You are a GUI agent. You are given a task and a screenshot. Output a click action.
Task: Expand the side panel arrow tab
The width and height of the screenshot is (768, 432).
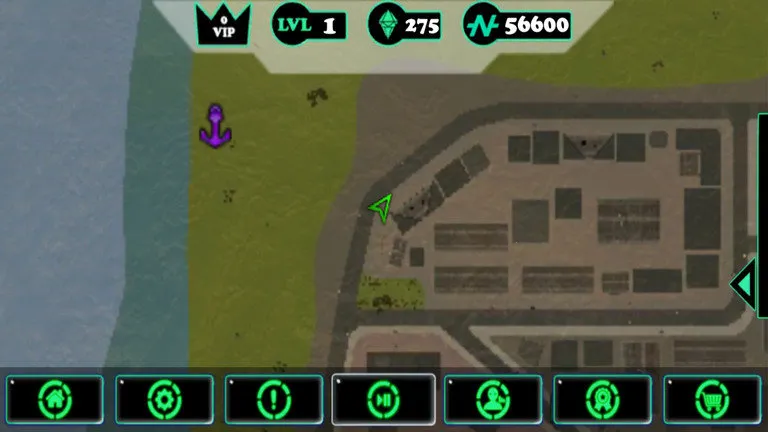[x=743, y=284]
